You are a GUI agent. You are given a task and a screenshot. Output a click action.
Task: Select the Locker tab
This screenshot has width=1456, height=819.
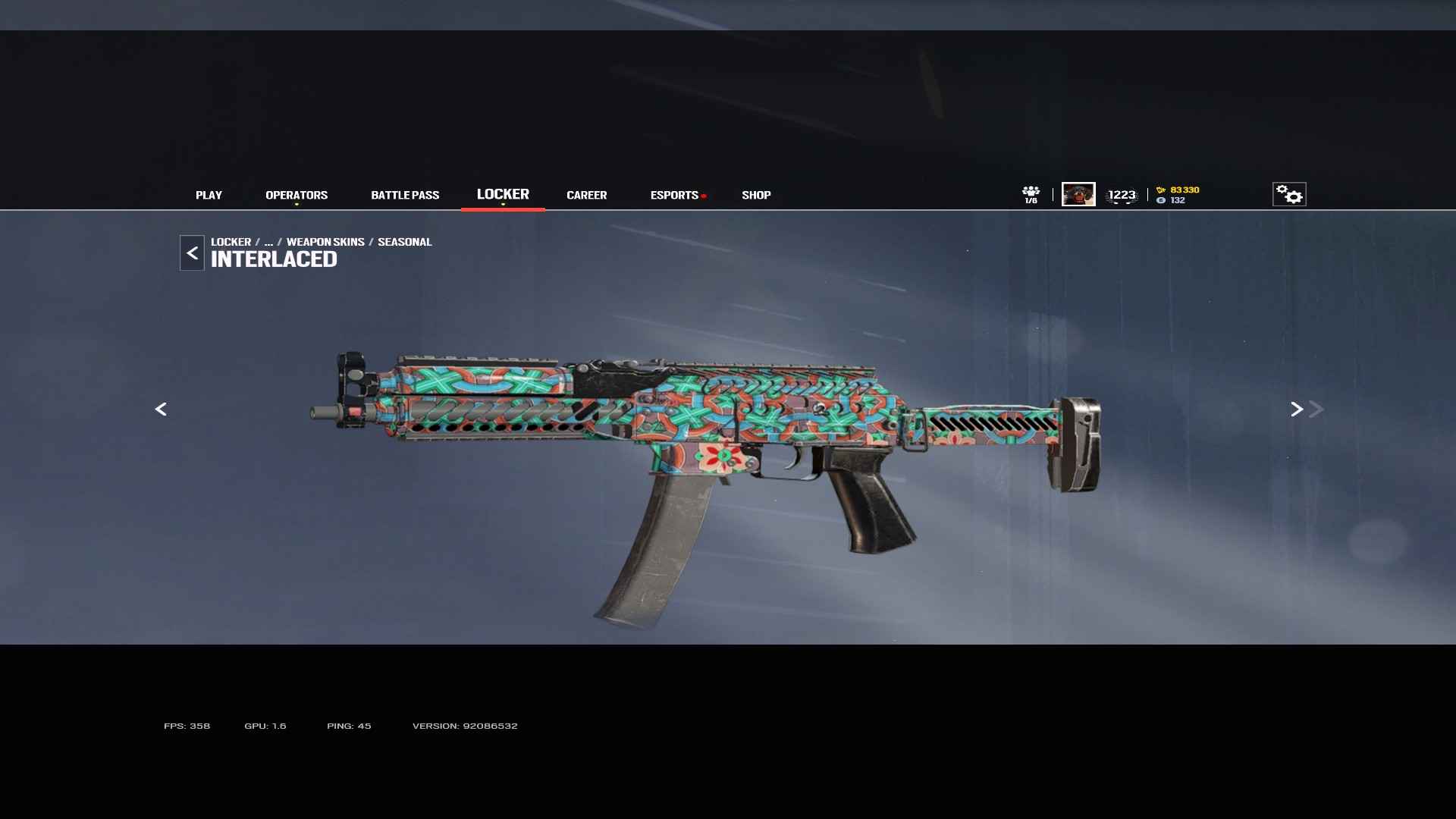[503, 194]
